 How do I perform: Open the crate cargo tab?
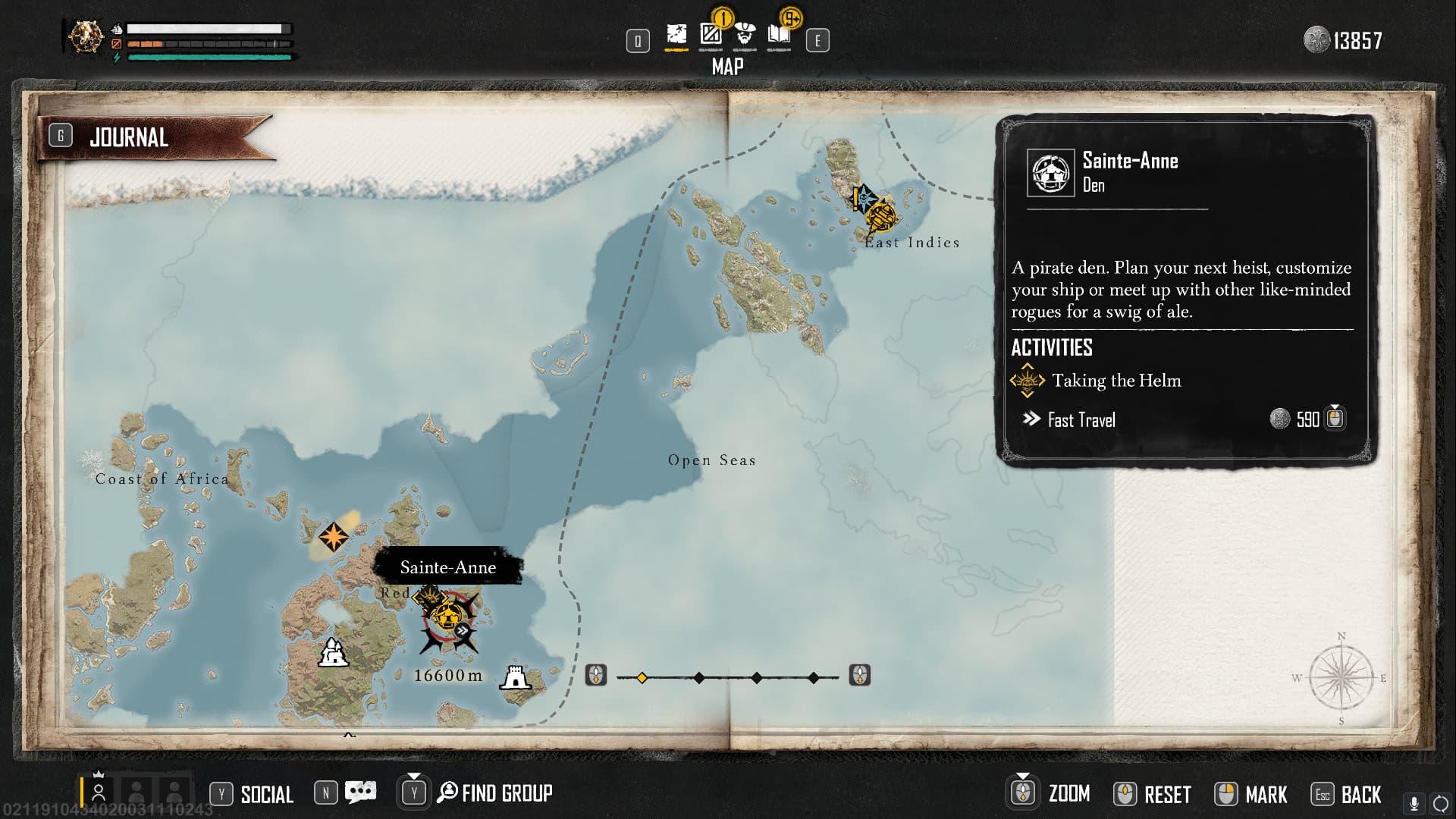pos(711,35)
